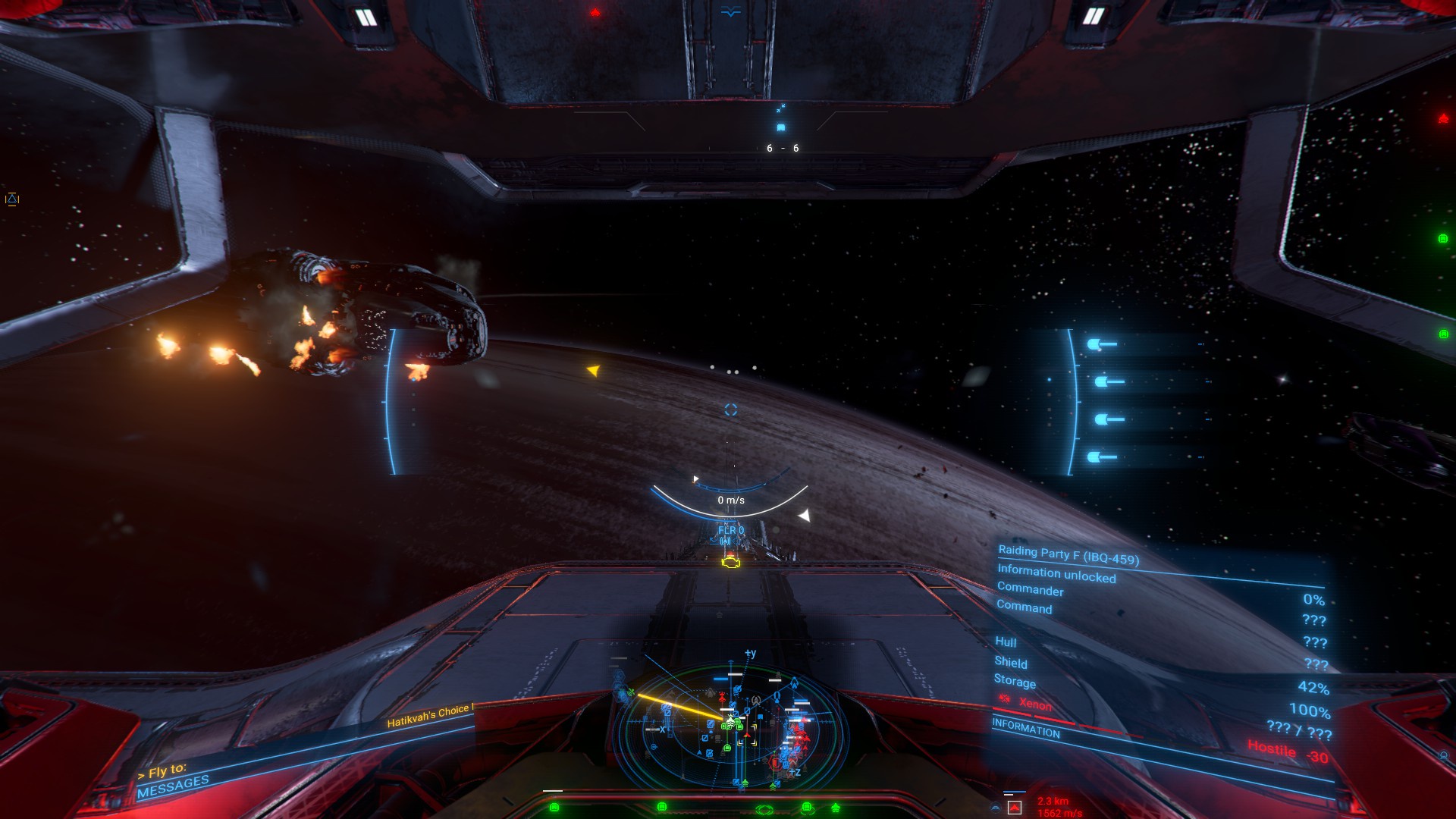This screenshot has height=819, width=1456.
Task: Open the Information panel tab
Action: 1026,729
